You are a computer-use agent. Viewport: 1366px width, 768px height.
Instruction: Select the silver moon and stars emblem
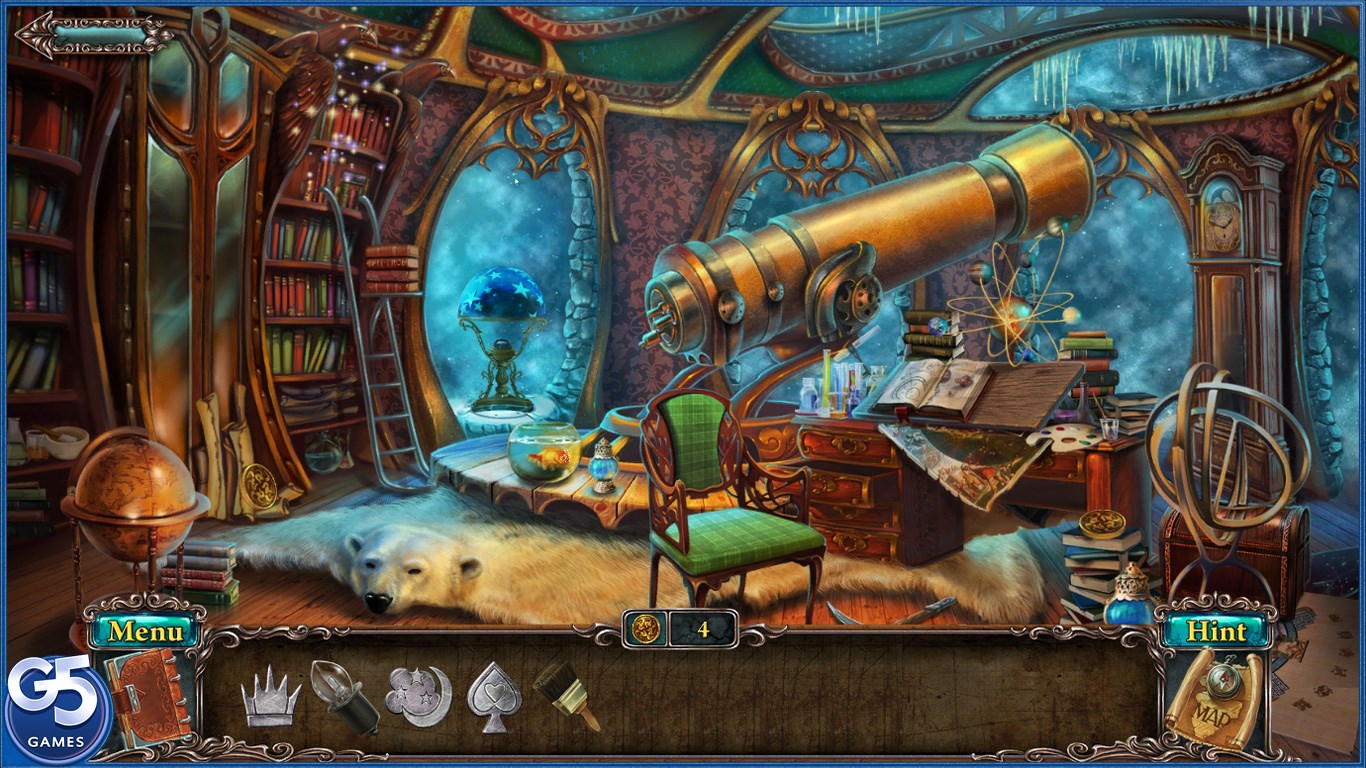tap(418, 695)
